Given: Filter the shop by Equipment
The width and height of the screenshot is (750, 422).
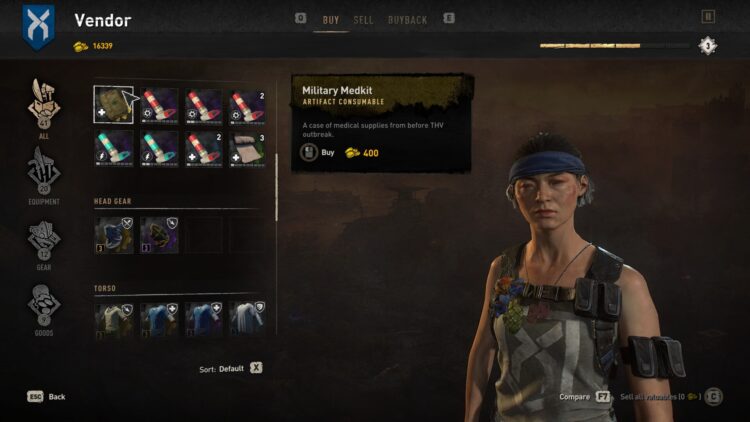Looking at the screenshot, I should 44,172.
